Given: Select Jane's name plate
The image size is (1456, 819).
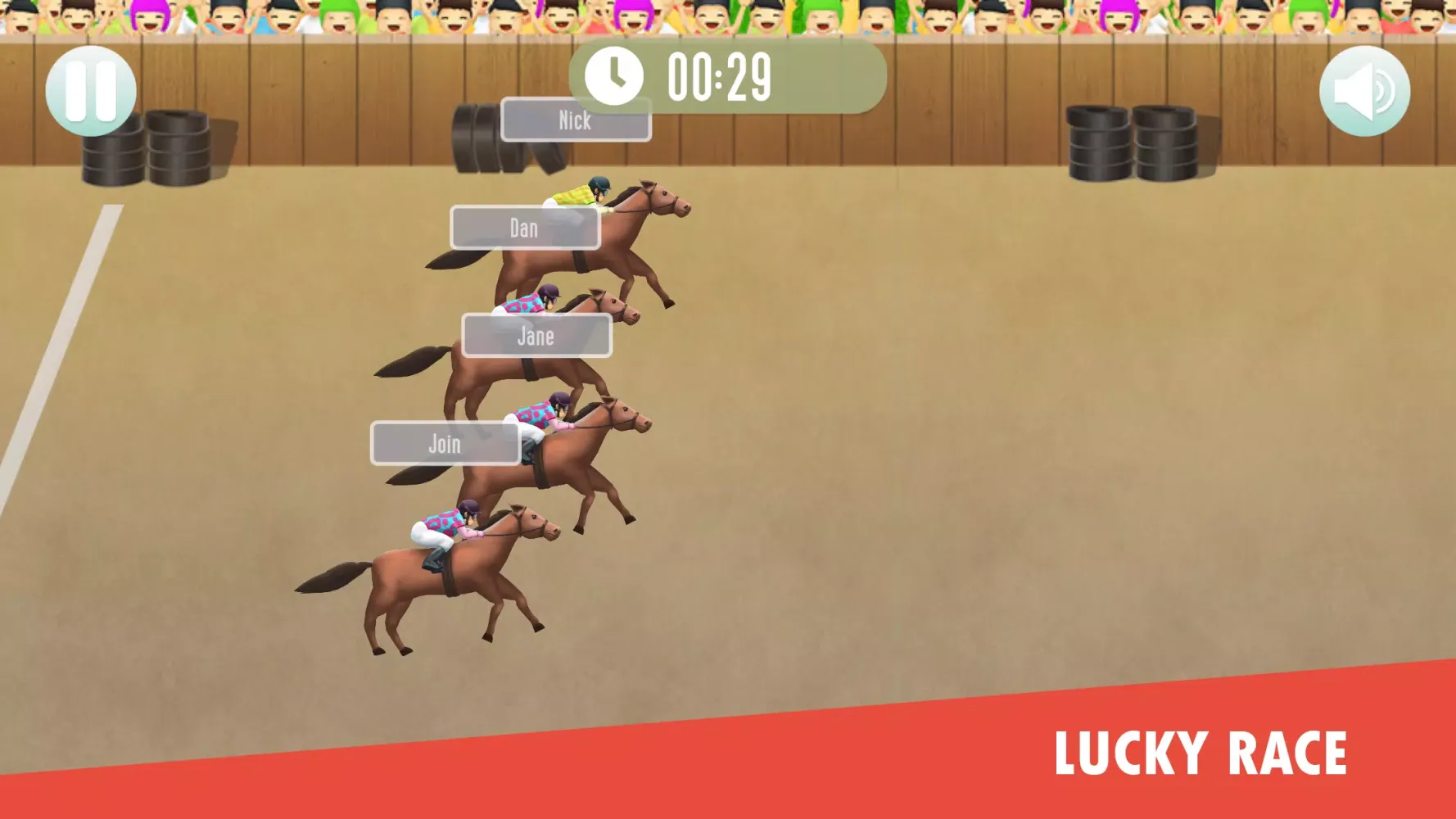Looking at the screenshot, I should coord(536,336).
